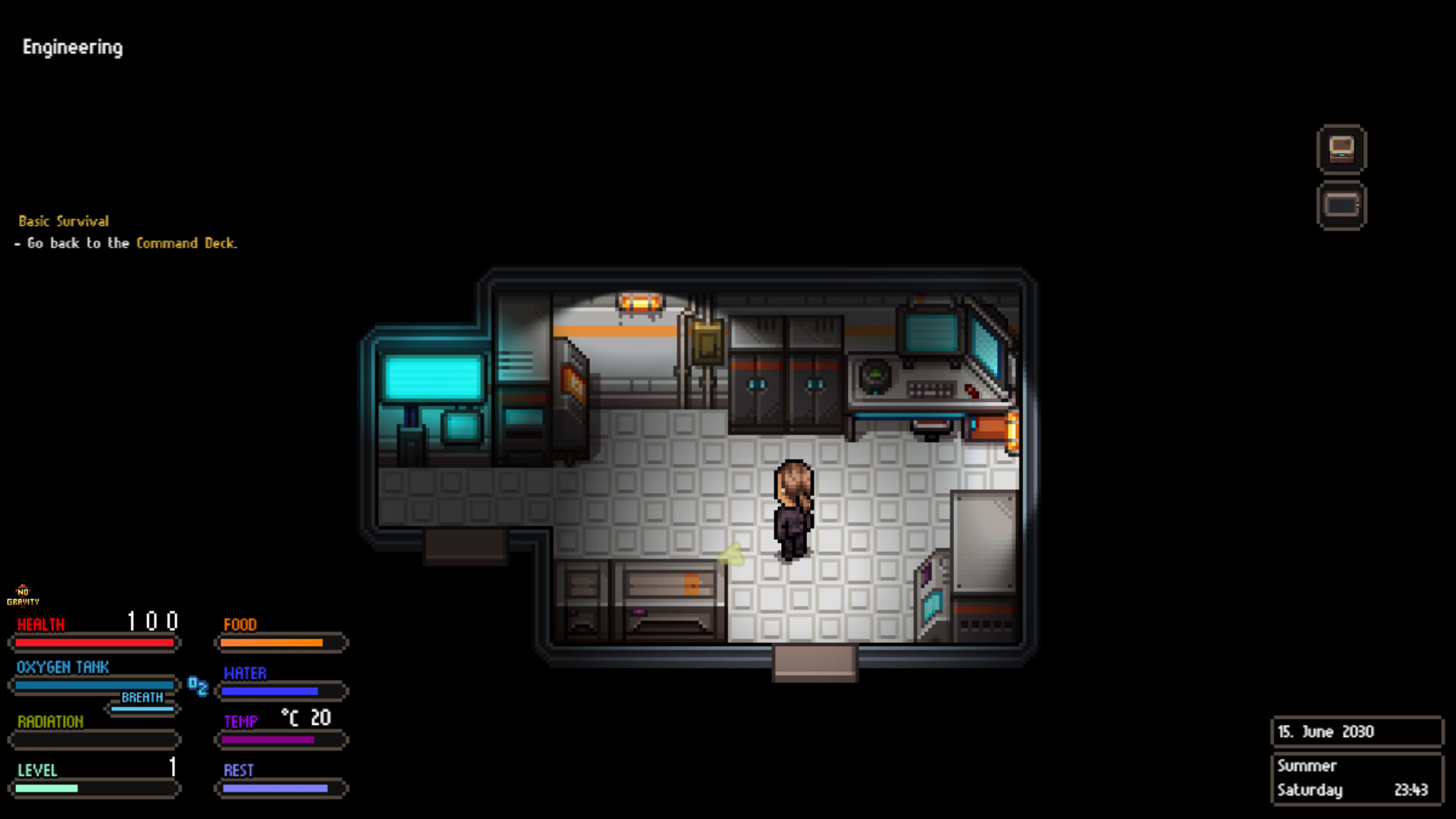Click the Rest bar at bottom
1456x819 pixels.
click(281, 789)
